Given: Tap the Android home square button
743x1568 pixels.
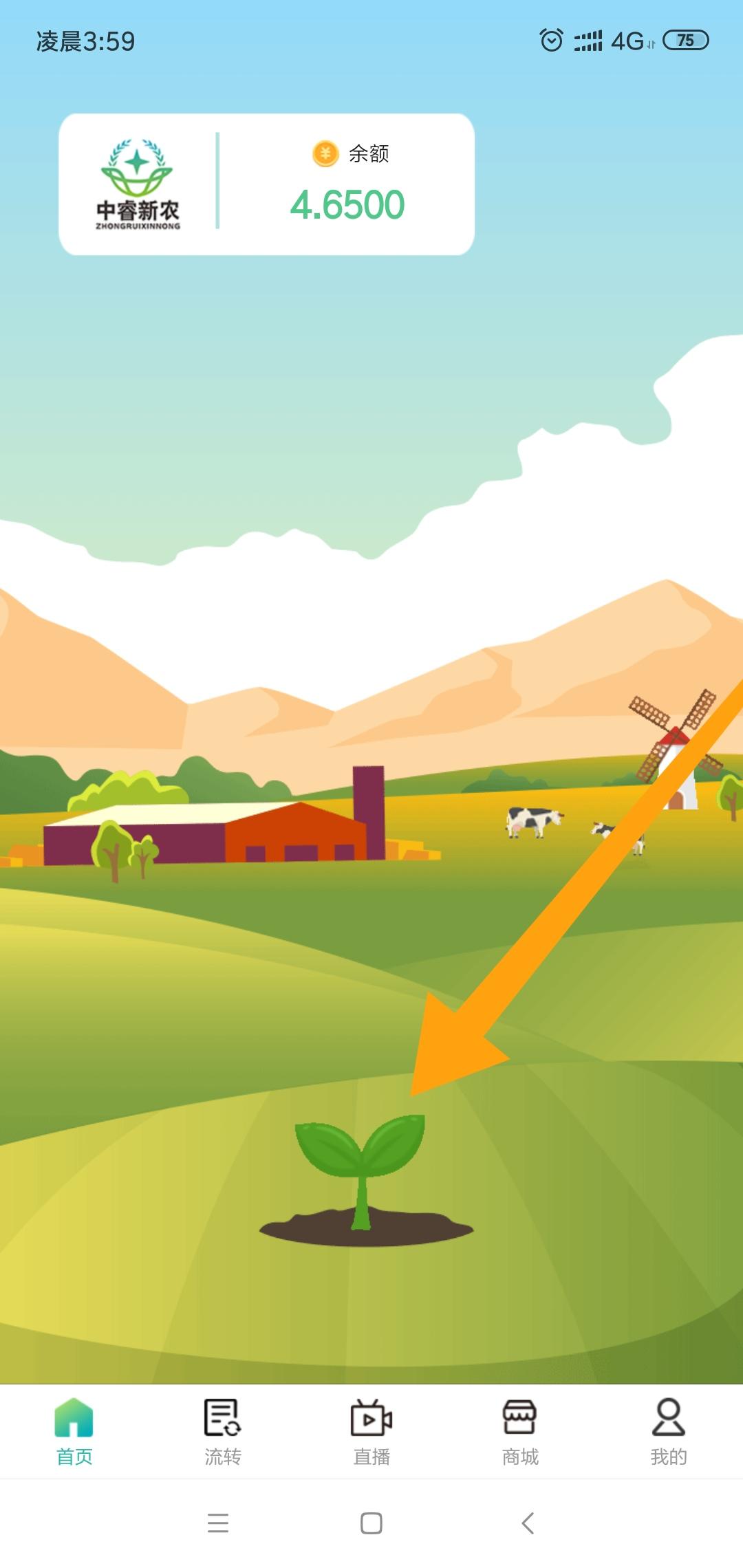Looking at the screenshot, I should (371, 1523).
